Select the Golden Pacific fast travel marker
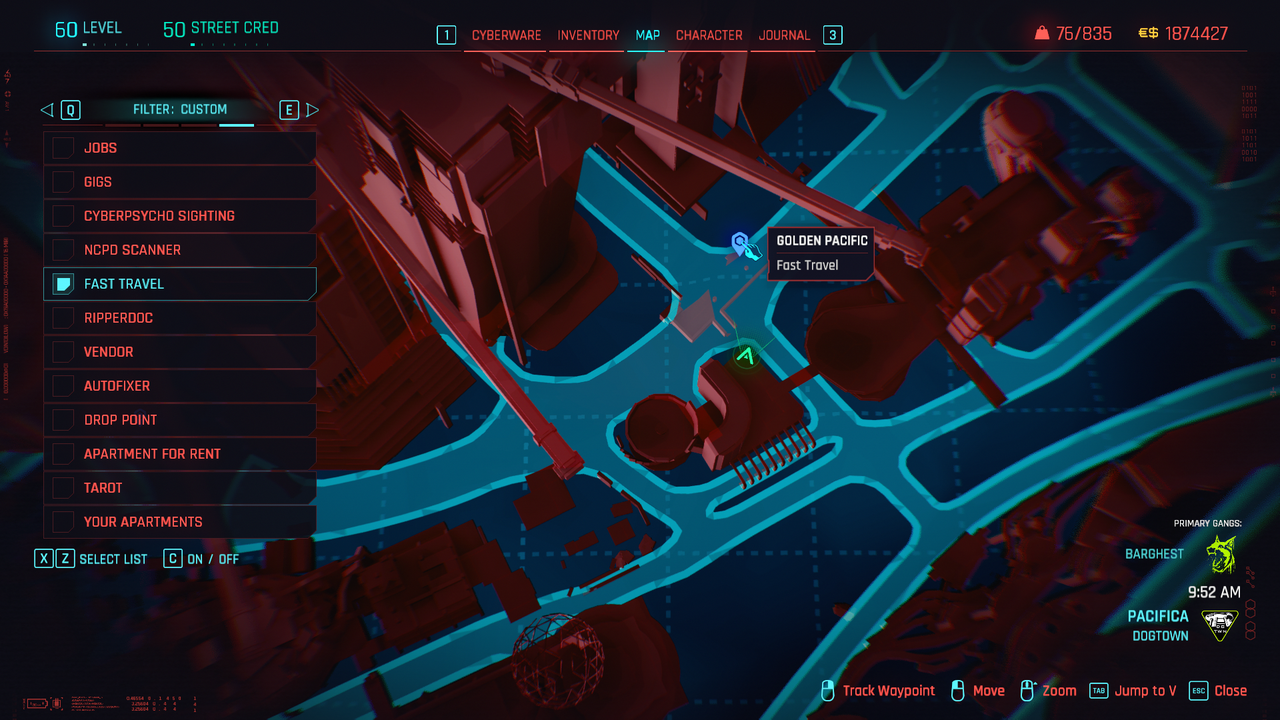The height and width of the screenshot is (720, 1280). pos(741,243)
